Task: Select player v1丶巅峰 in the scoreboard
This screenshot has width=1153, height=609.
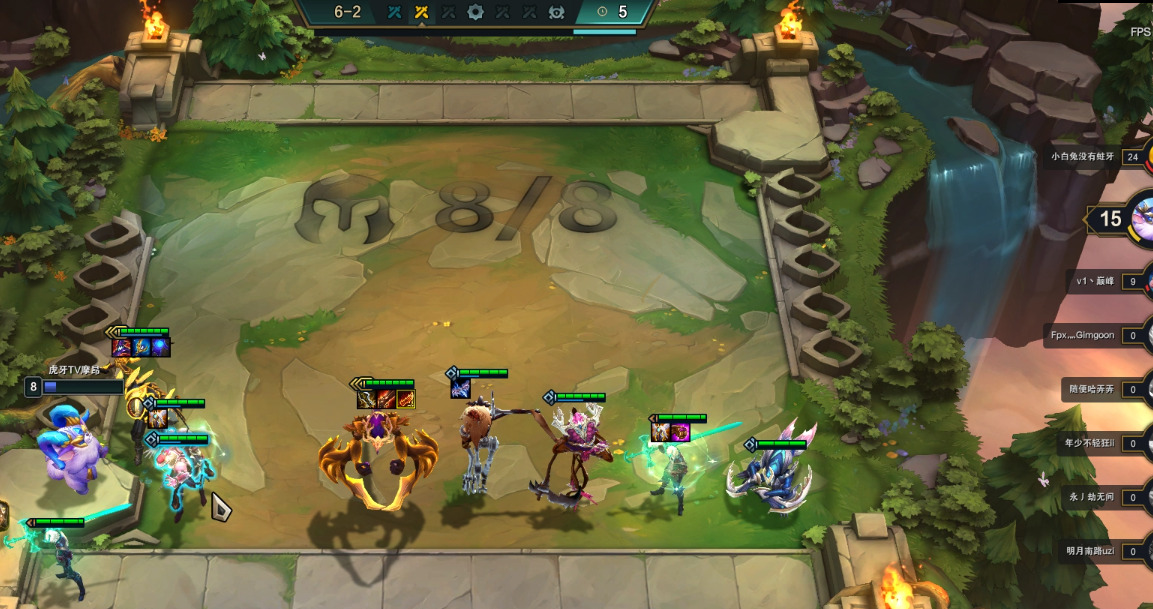Action: 1096,281
